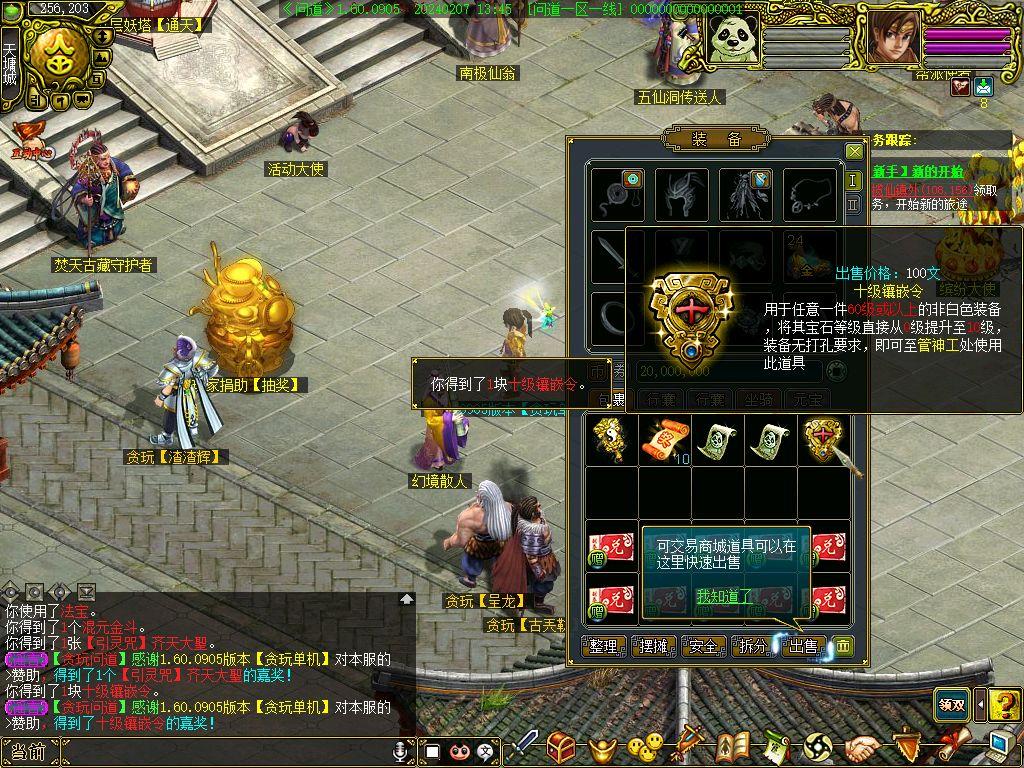Open the 摆摊 stall button
This screenshot has width=1024, height=768.
click(653, 647)
